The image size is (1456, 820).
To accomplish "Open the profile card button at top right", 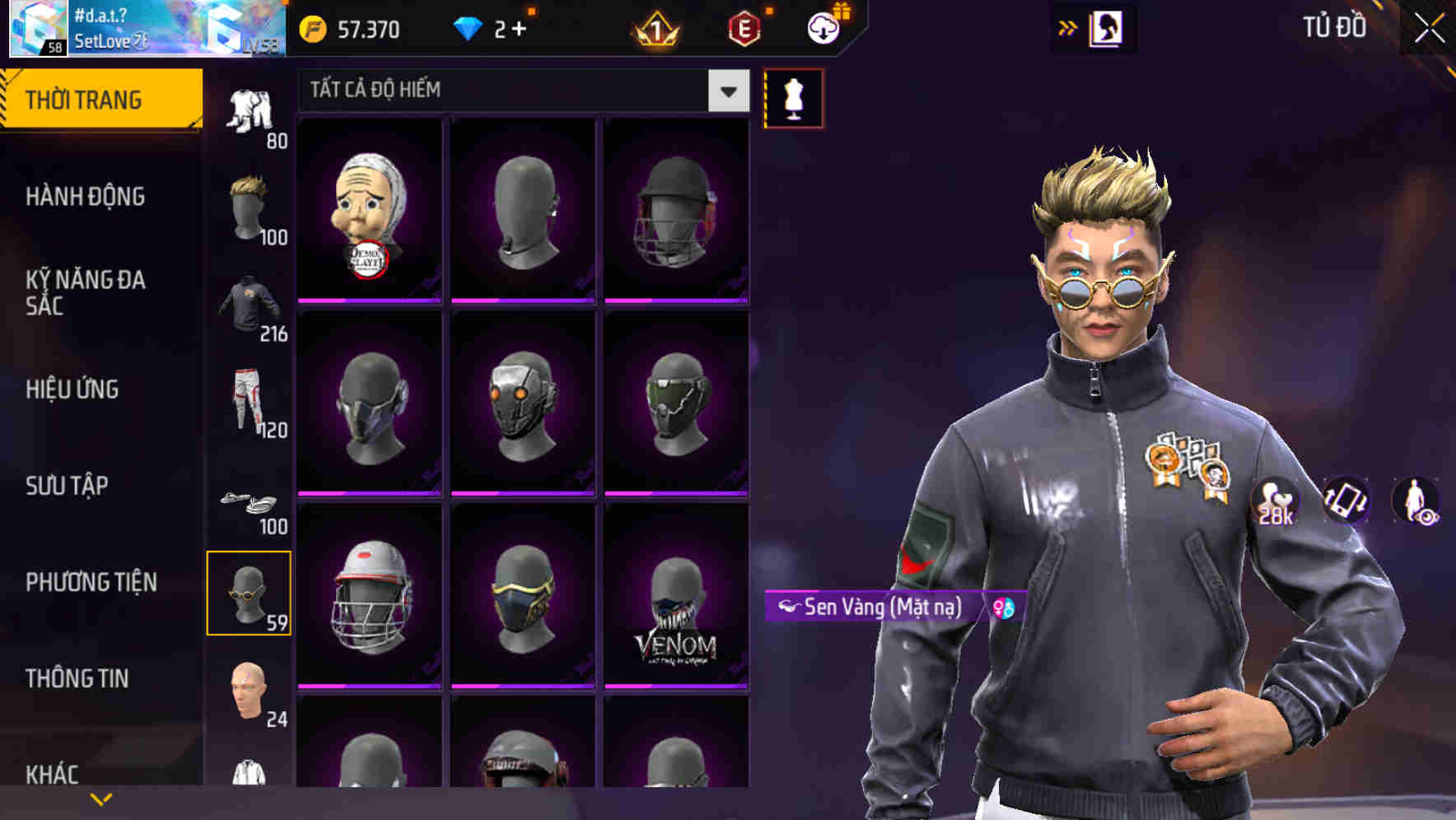I will [x=1108, y=27].
